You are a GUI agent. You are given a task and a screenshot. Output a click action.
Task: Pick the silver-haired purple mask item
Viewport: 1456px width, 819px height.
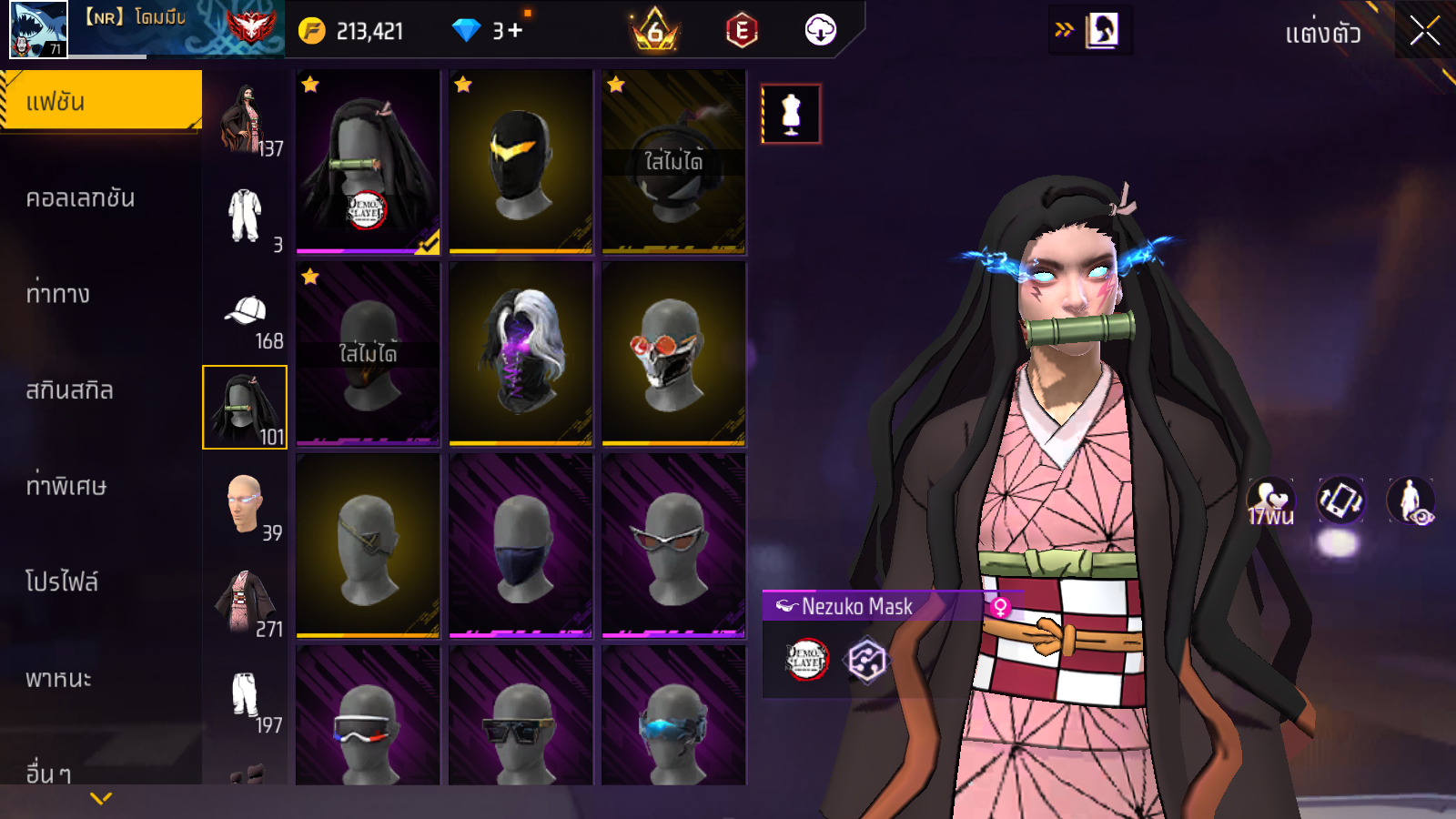tap(521, 354)
